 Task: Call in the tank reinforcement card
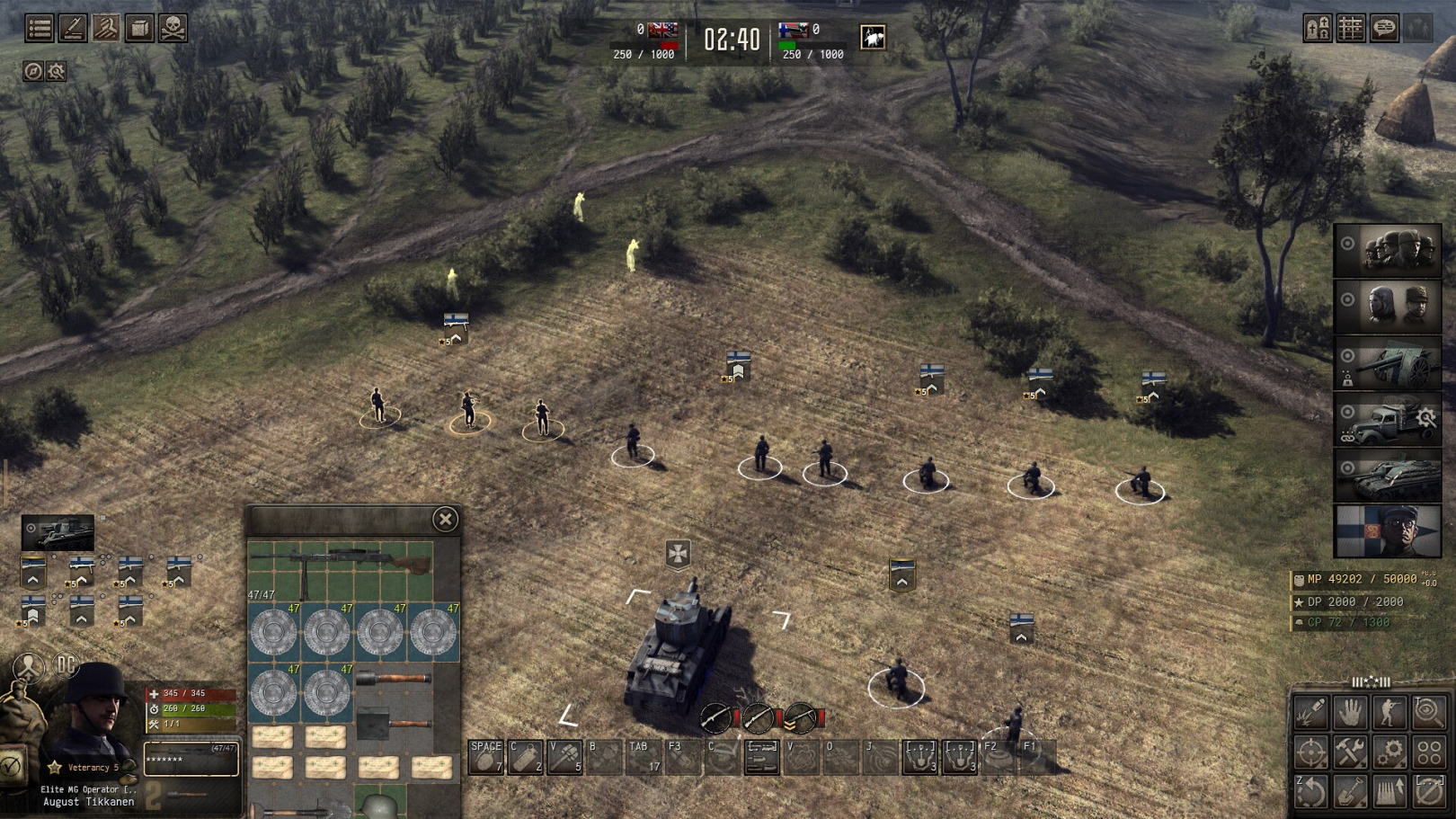(1388, 475)
